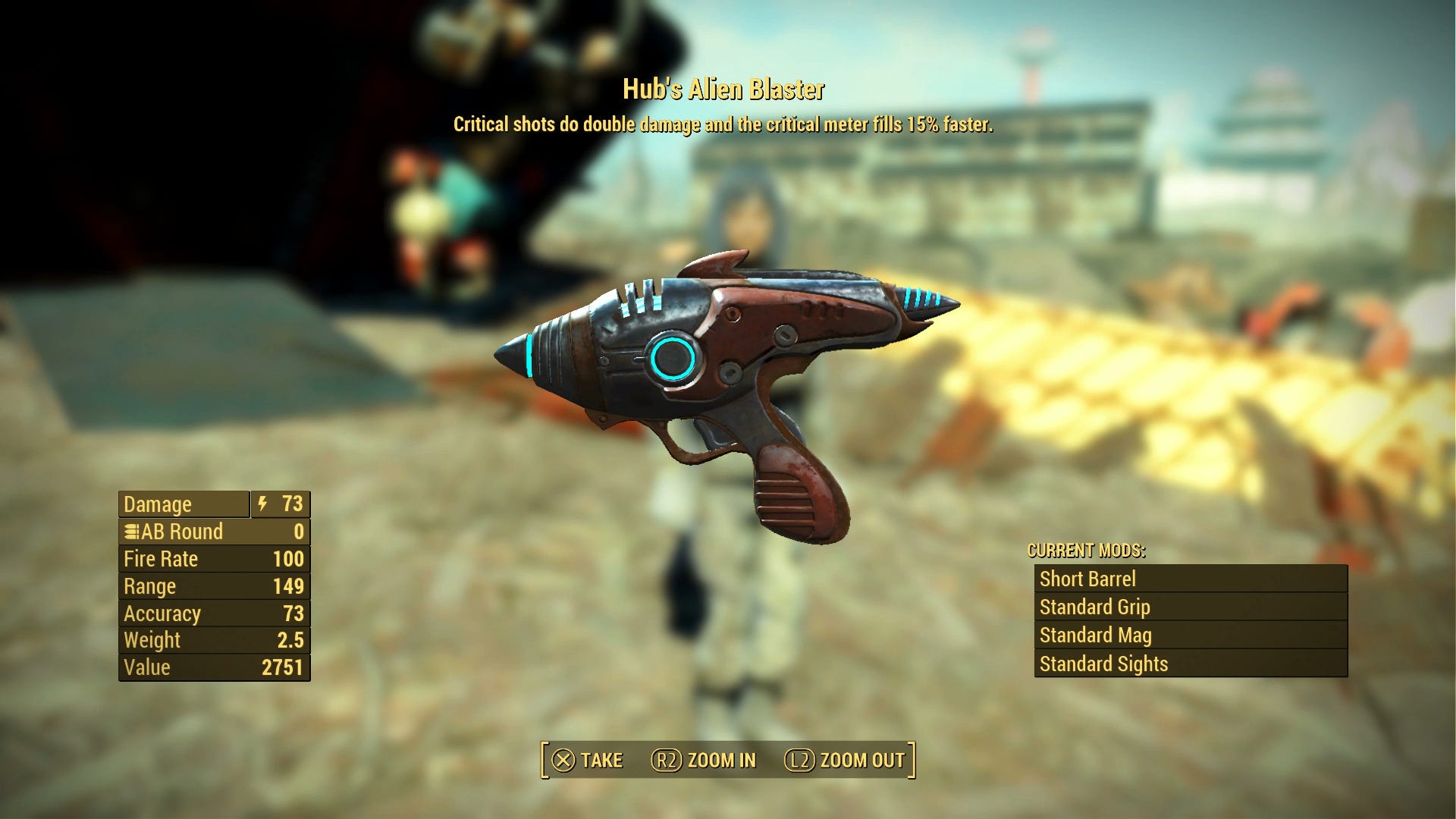Click the energy damage lightning icon
The height and width of the screenshot is (819, 1456).
[x=262, y=504]
